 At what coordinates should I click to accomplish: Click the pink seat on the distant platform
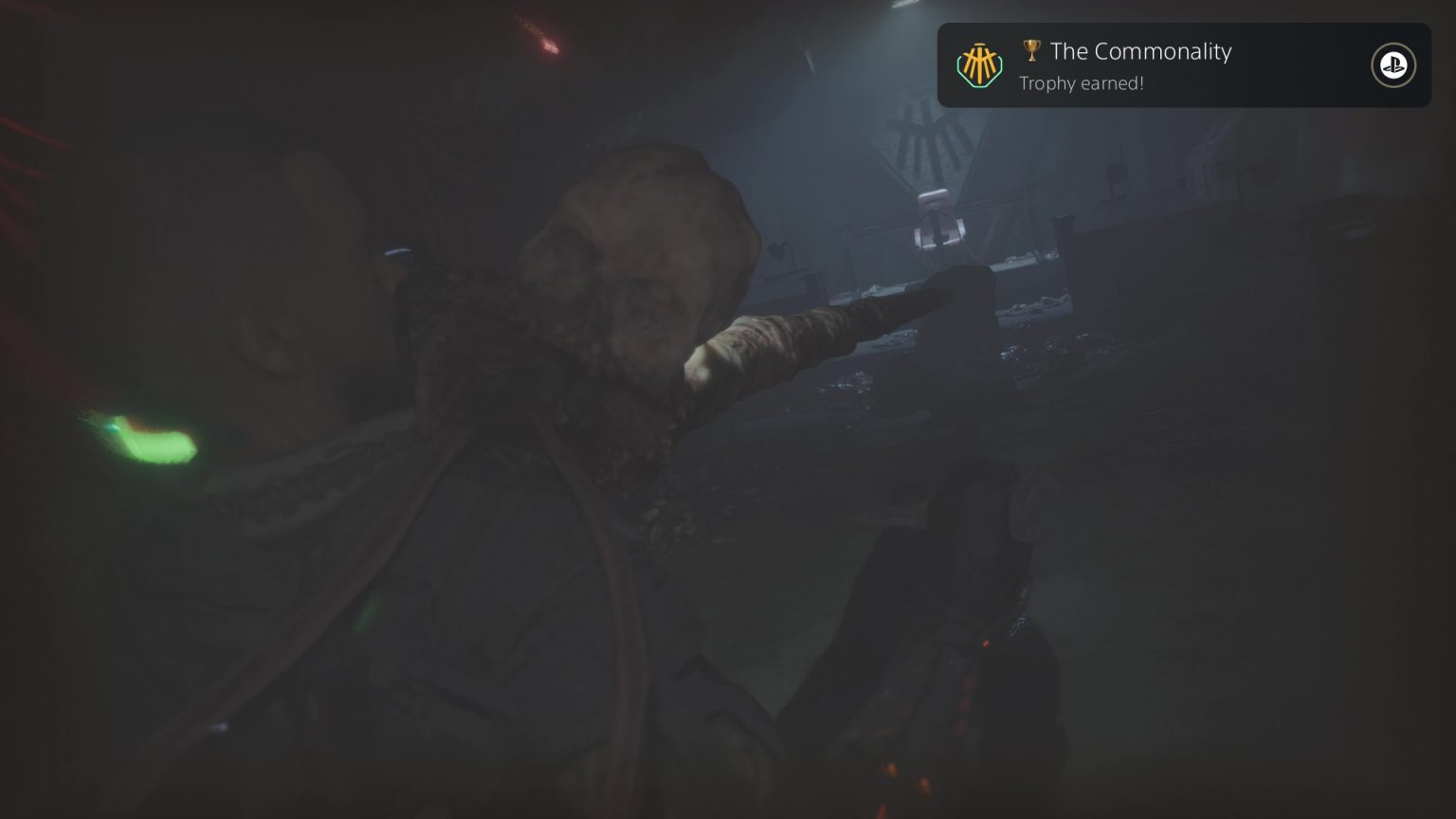(938, 220)
